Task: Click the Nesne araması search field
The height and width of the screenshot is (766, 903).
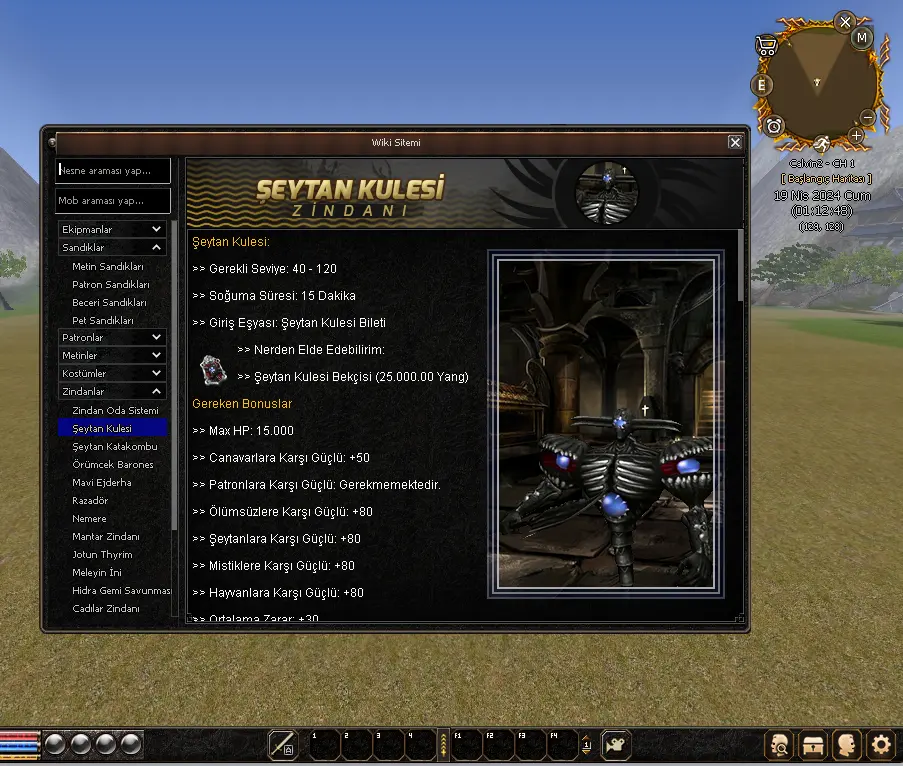Action: tap(113, 170)
